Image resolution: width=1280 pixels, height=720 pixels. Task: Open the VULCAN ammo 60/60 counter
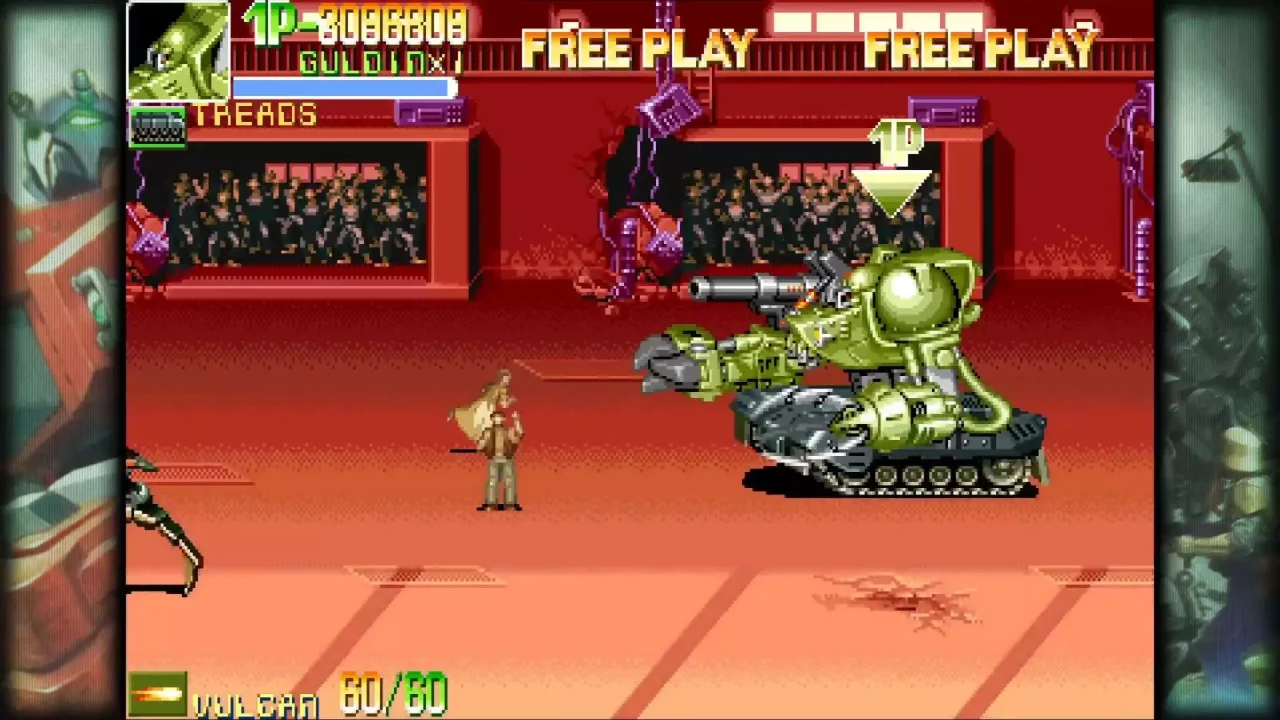coord(390,692)
